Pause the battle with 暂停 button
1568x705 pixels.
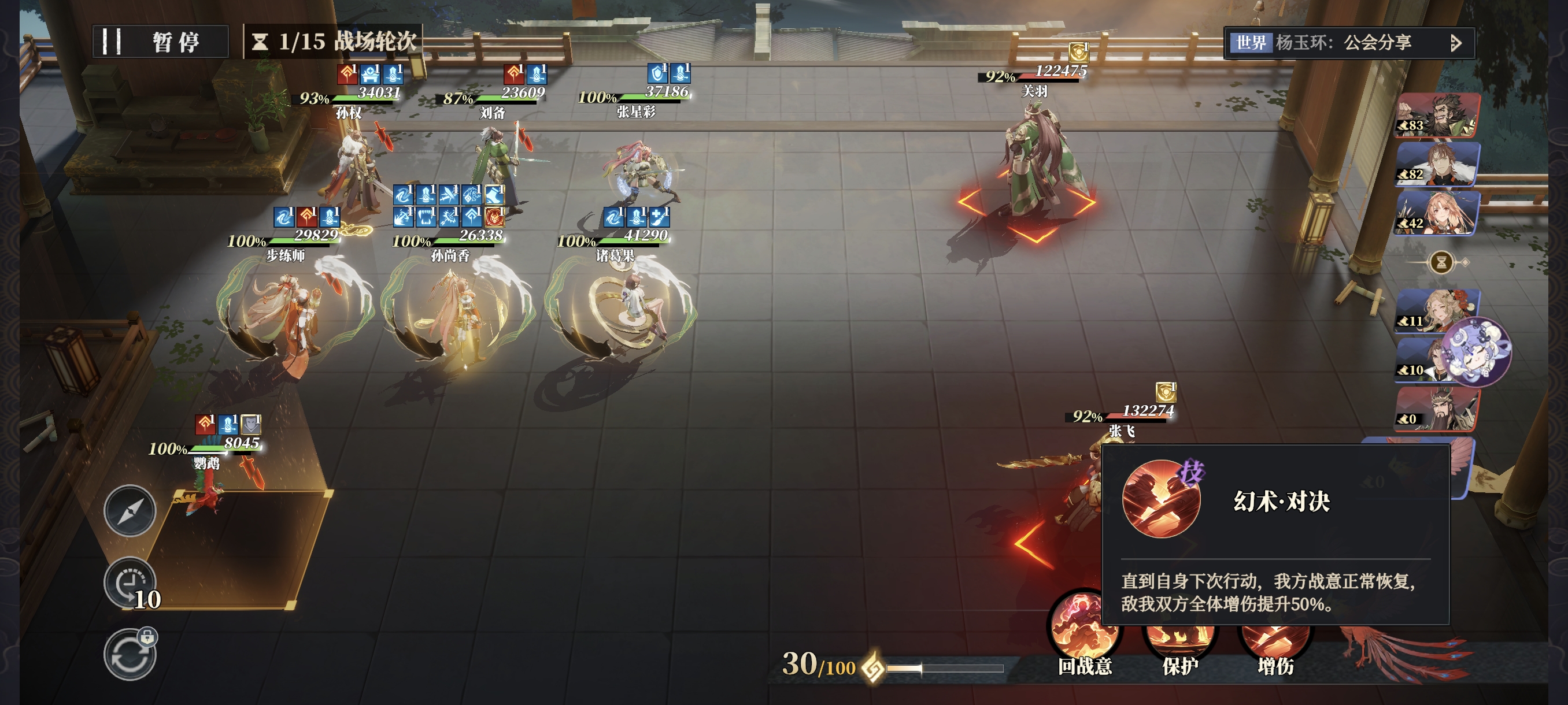coord(161,42)
